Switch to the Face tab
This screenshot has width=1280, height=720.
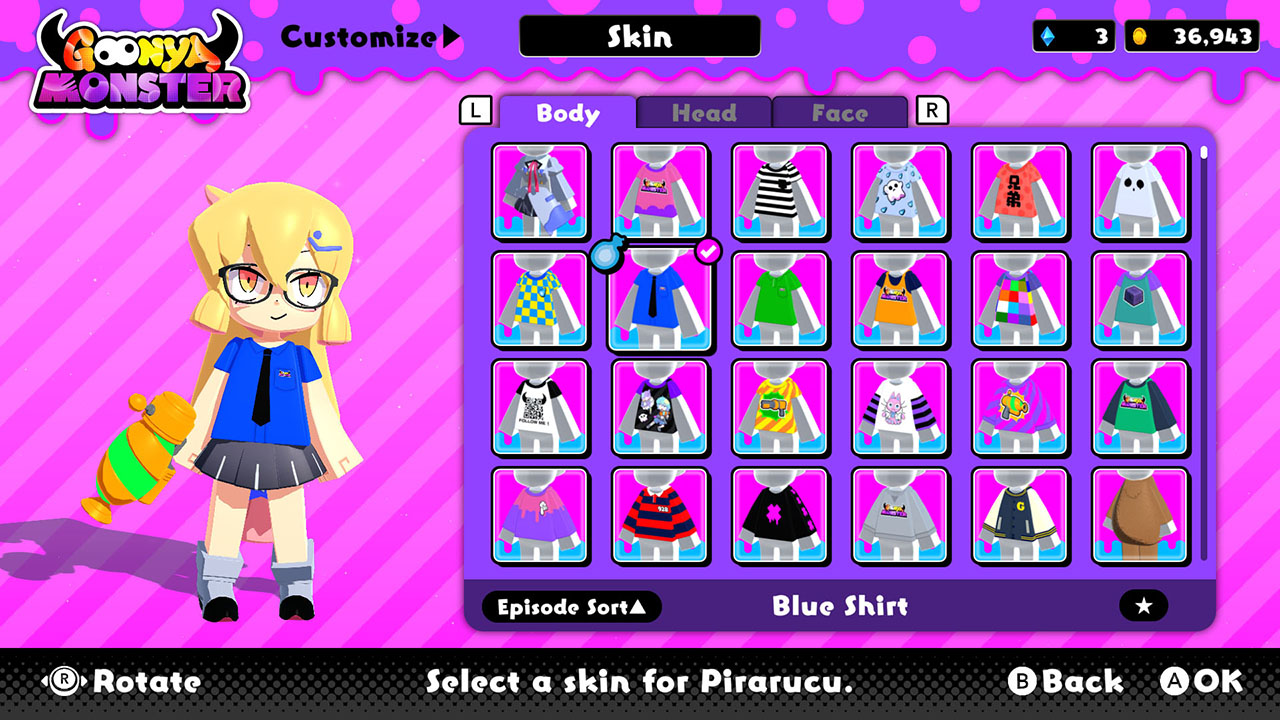840,113
